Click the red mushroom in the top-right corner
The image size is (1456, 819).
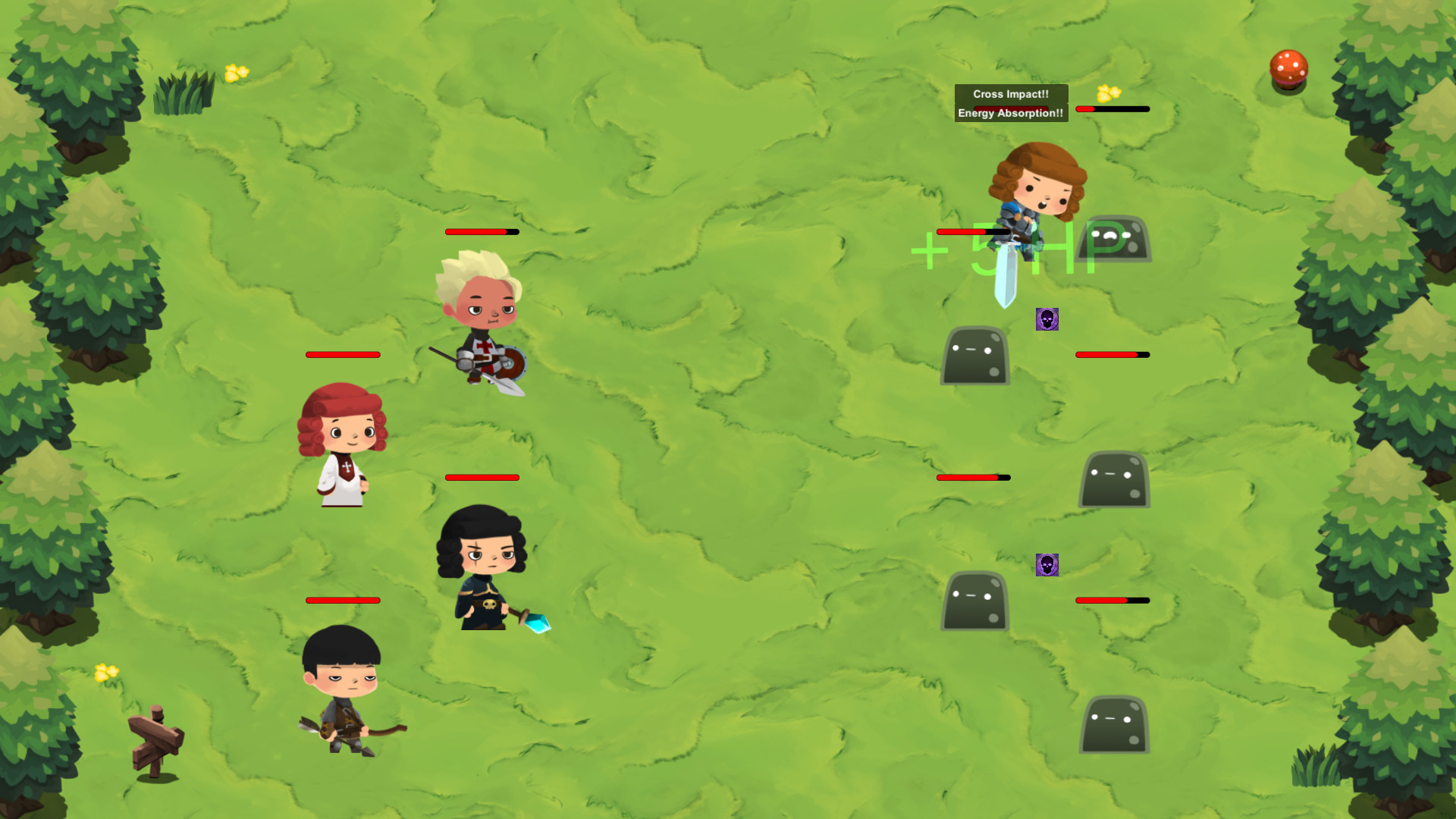(x=1287, y=69)
